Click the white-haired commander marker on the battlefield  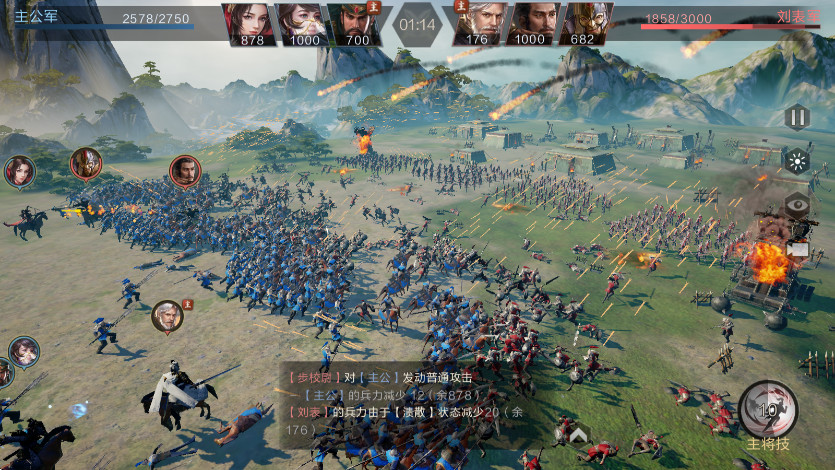(167, 317)
